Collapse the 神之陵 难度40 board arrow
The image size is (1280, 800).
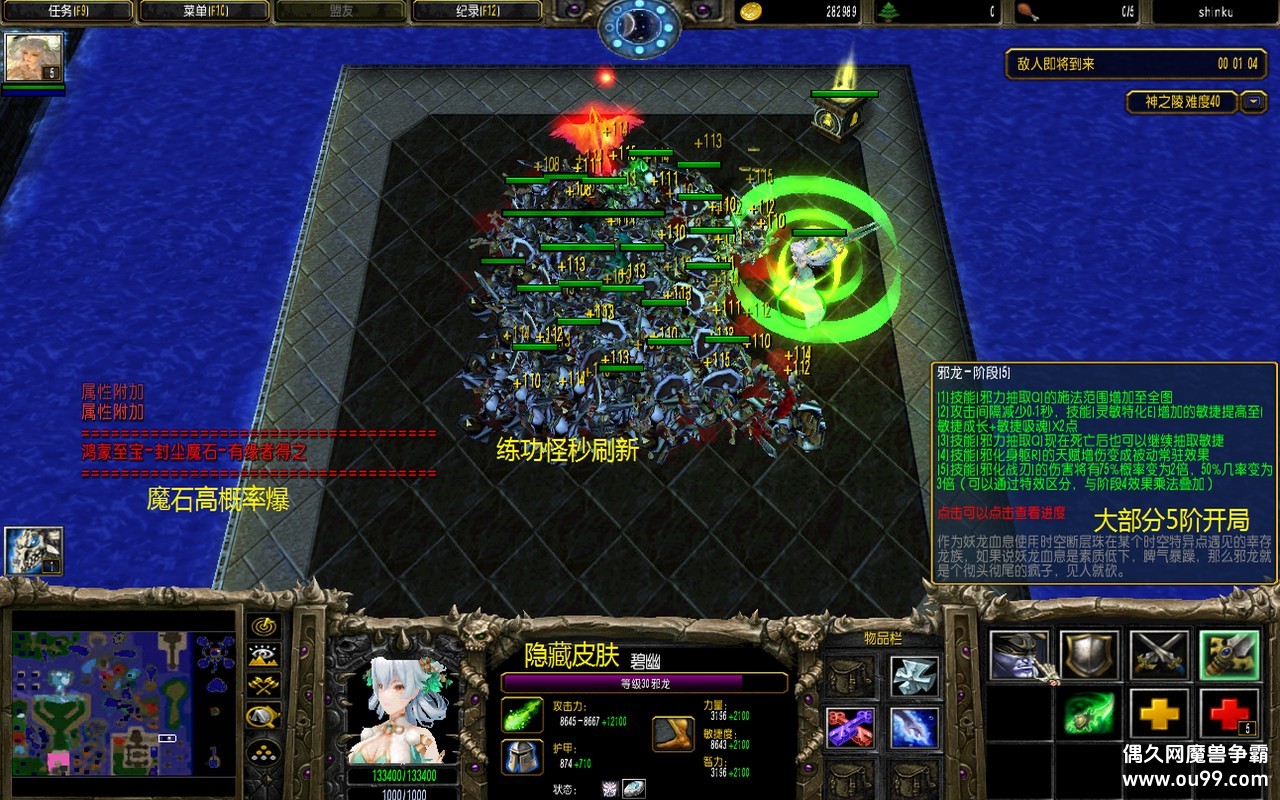(1253, 102)
